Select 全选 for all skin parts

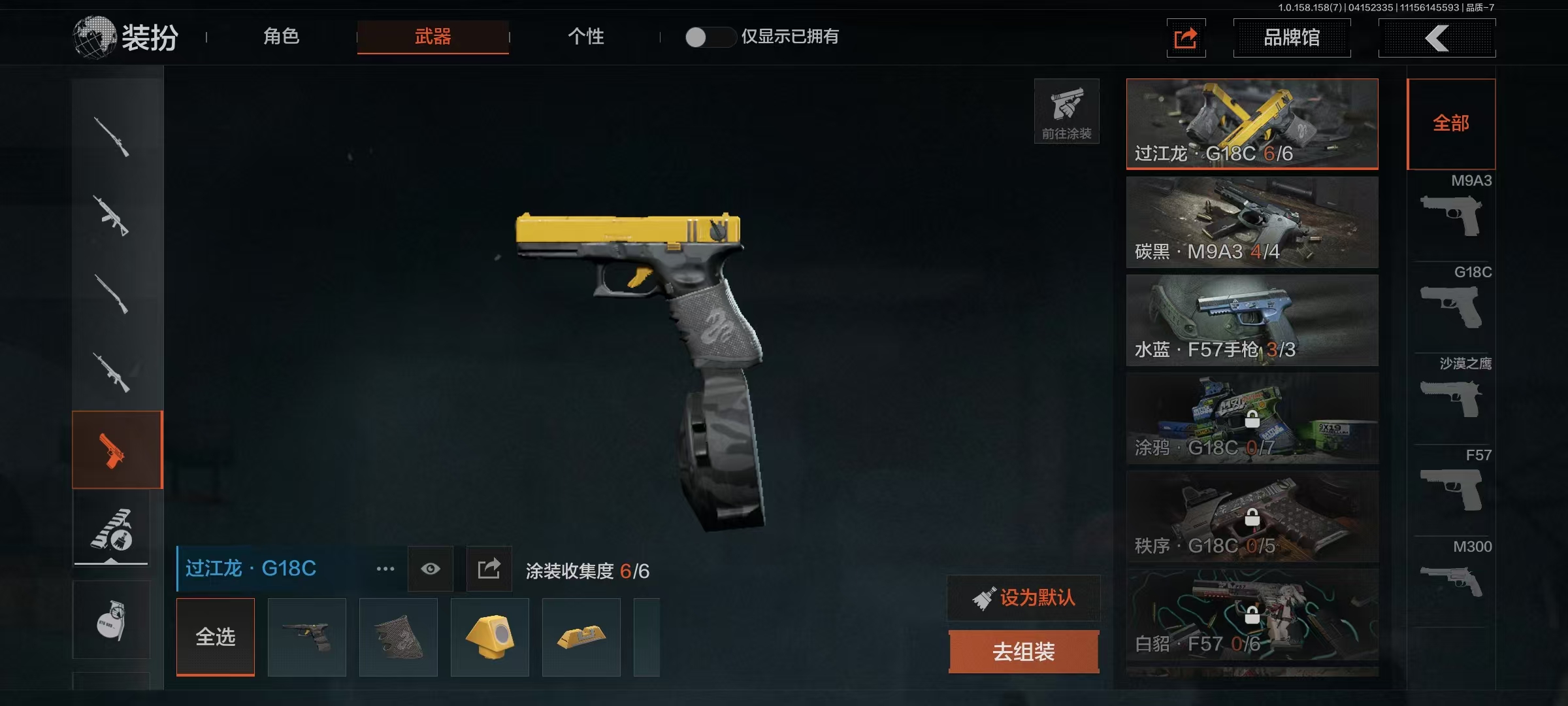click(216, 637)
